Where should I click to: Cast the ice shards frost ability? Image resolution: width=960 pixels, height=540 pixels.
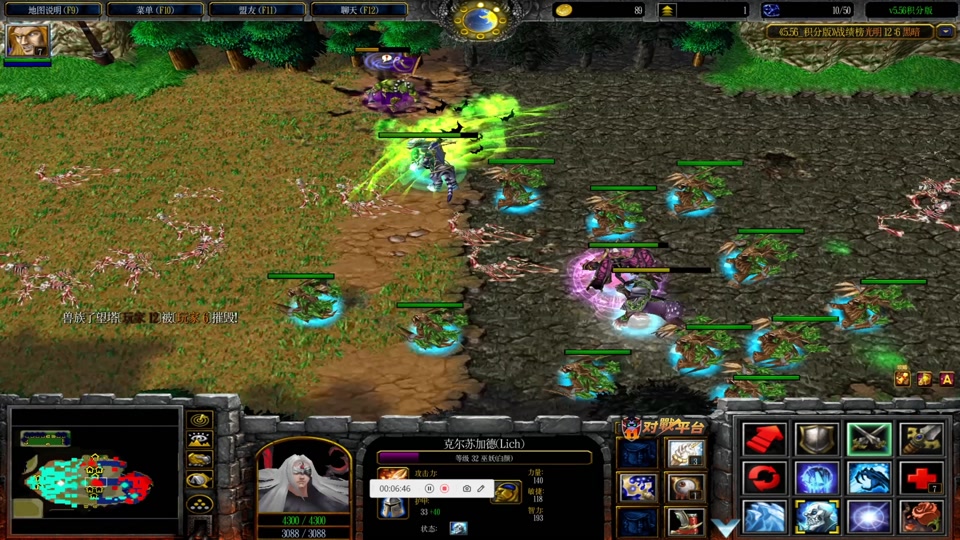point(764,517)
